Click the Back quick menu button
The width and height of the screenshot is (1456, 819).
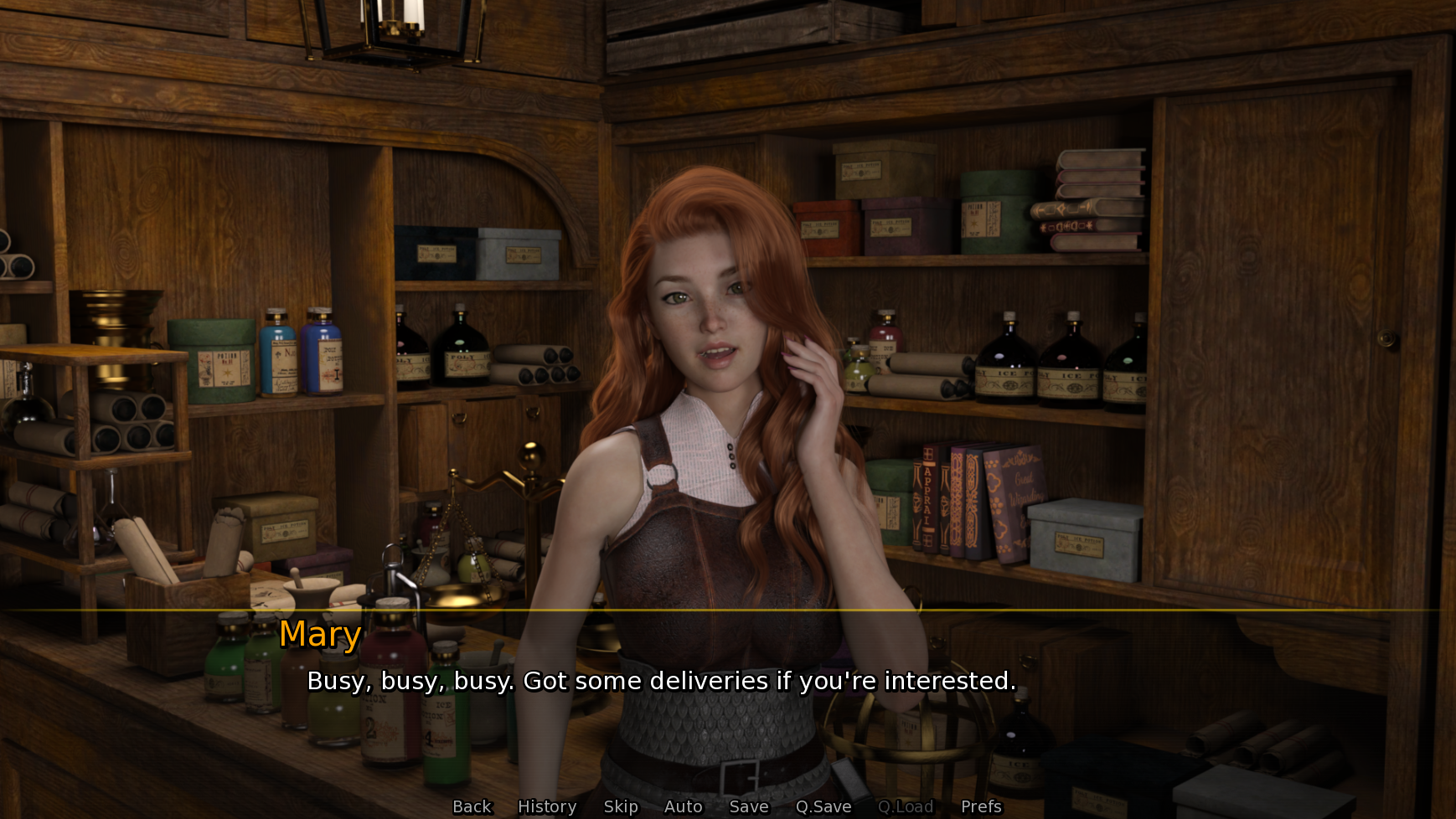click(472, 806)
